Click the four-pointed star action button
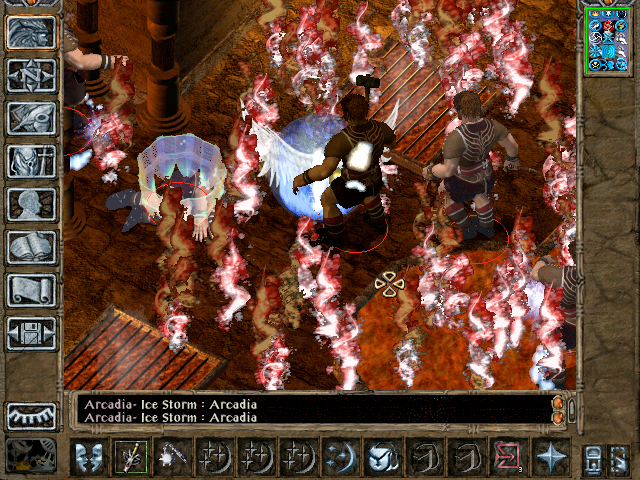 (549, 457)
